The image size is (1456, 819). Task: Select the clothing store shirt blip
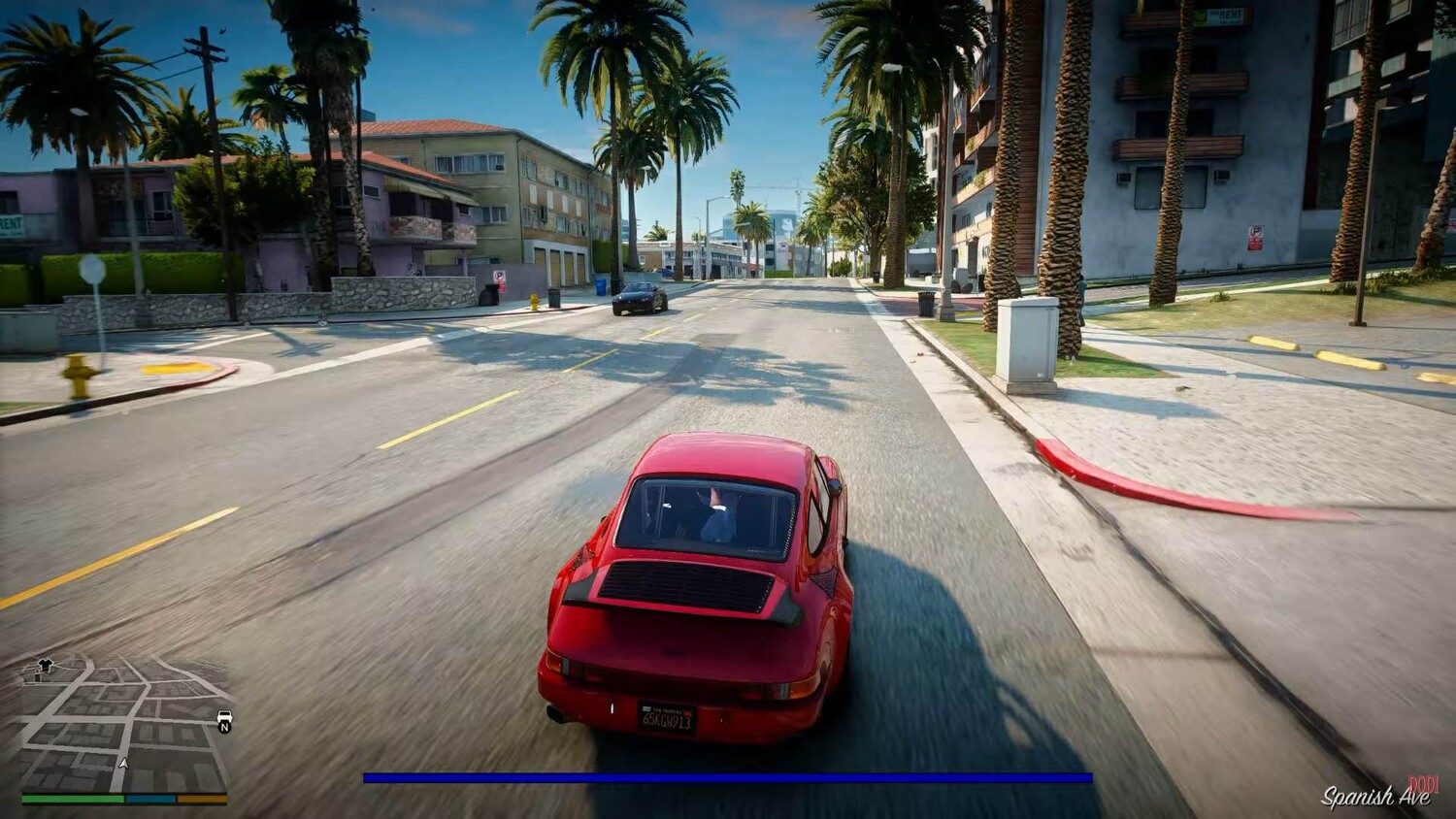tap(44, 665)
